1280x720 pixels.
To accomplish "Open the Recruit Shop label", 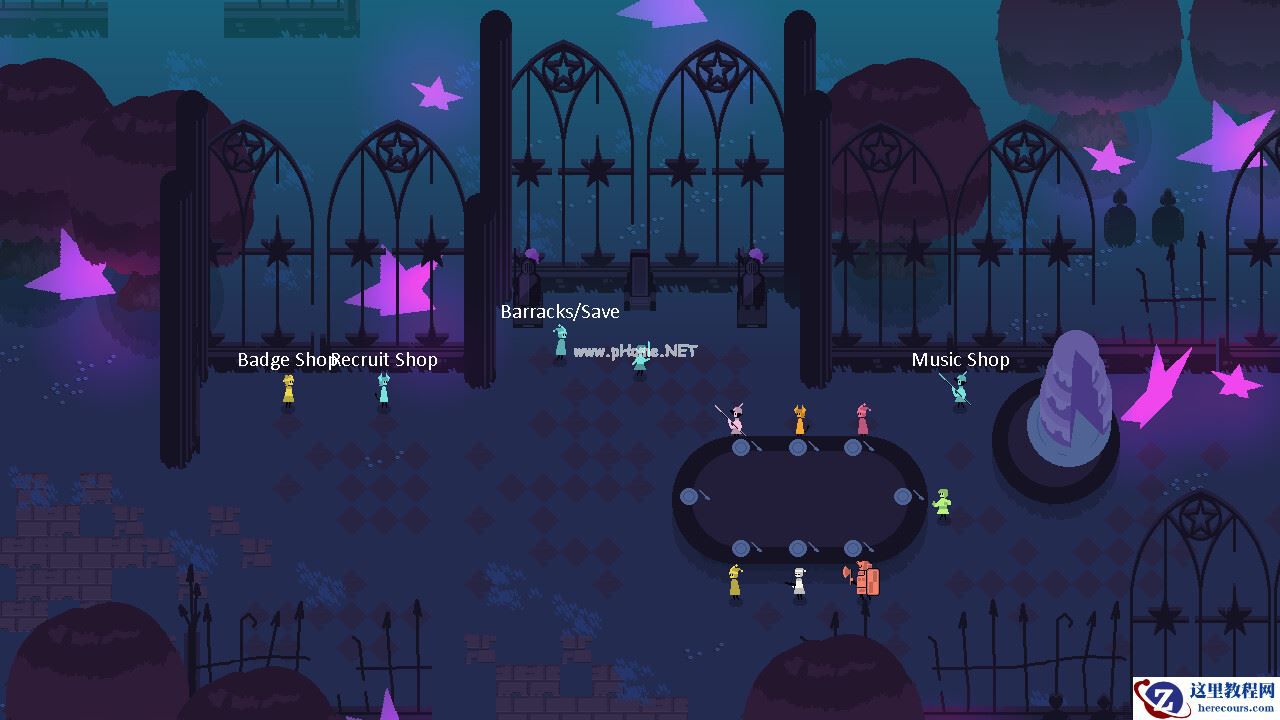I will pos(386,360).
